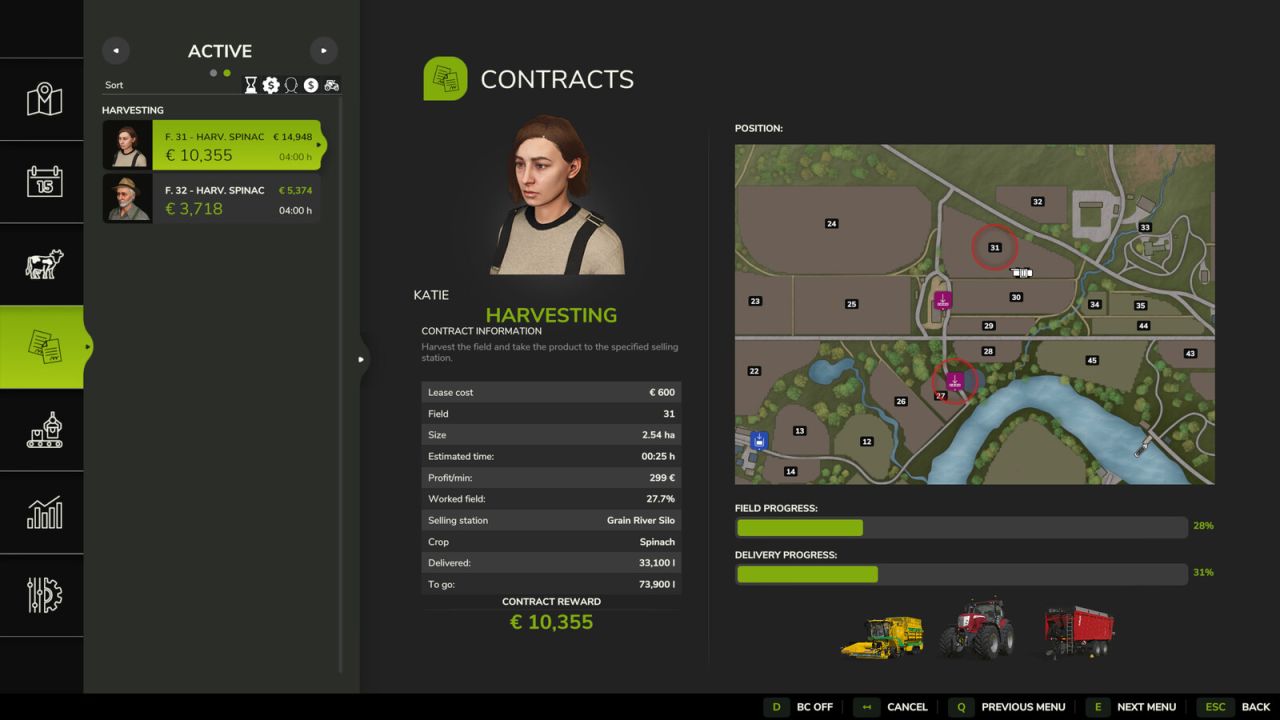Open the production chains sidebar icon
1280x720 pixels.
pos(42,430)
